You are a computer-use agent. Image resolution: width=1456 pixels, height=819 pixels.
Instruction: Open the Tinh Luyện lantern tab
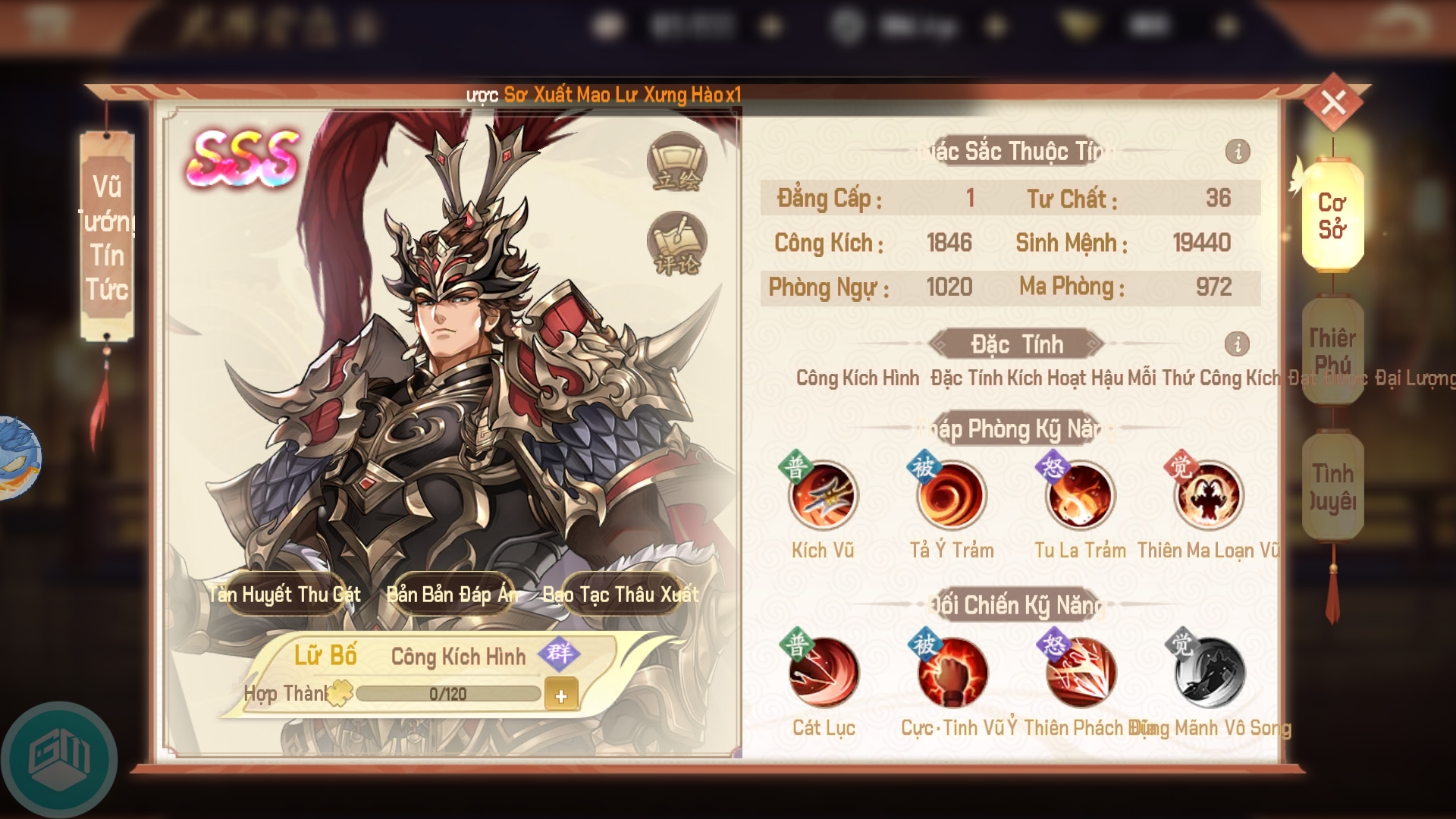[1332, 487]
